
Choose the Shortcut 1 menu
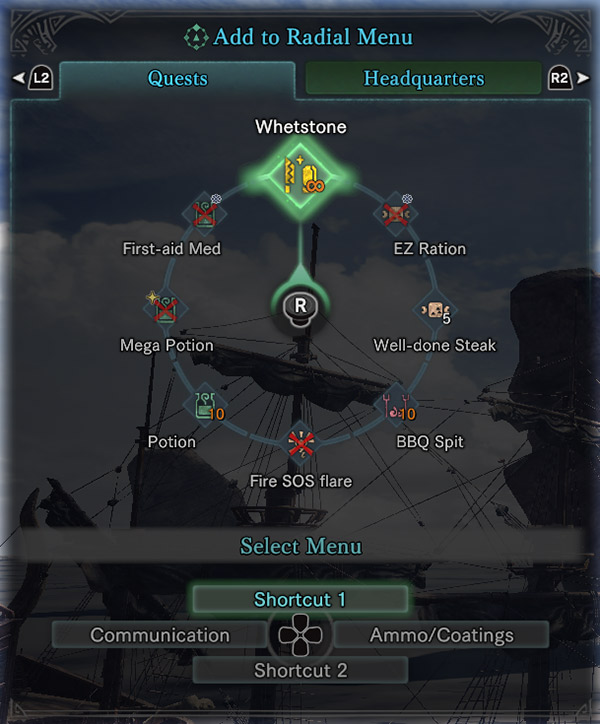coord(300,600)
